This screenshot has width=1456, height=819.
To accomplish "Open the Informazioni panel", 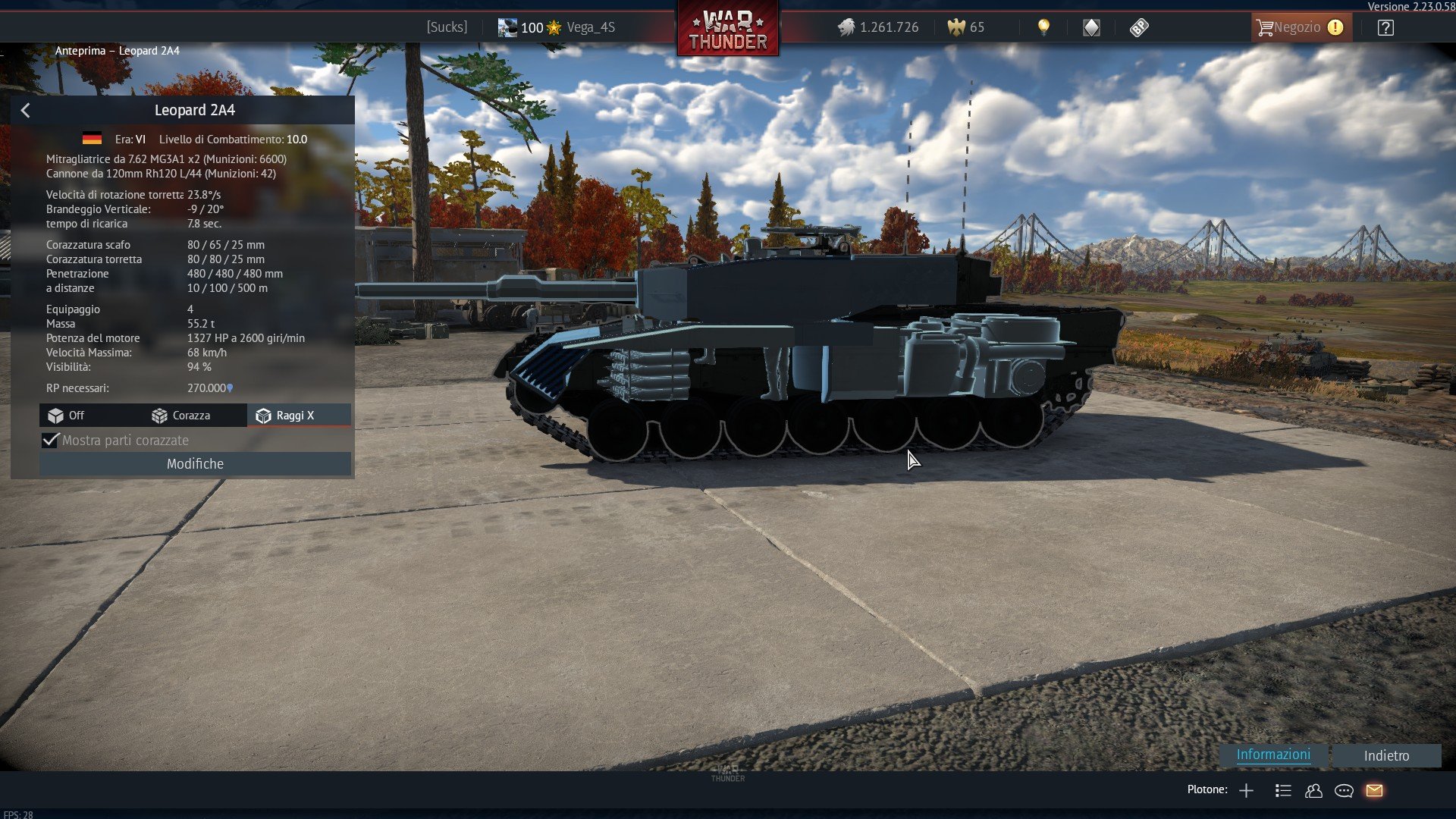I will (1273, 755).
